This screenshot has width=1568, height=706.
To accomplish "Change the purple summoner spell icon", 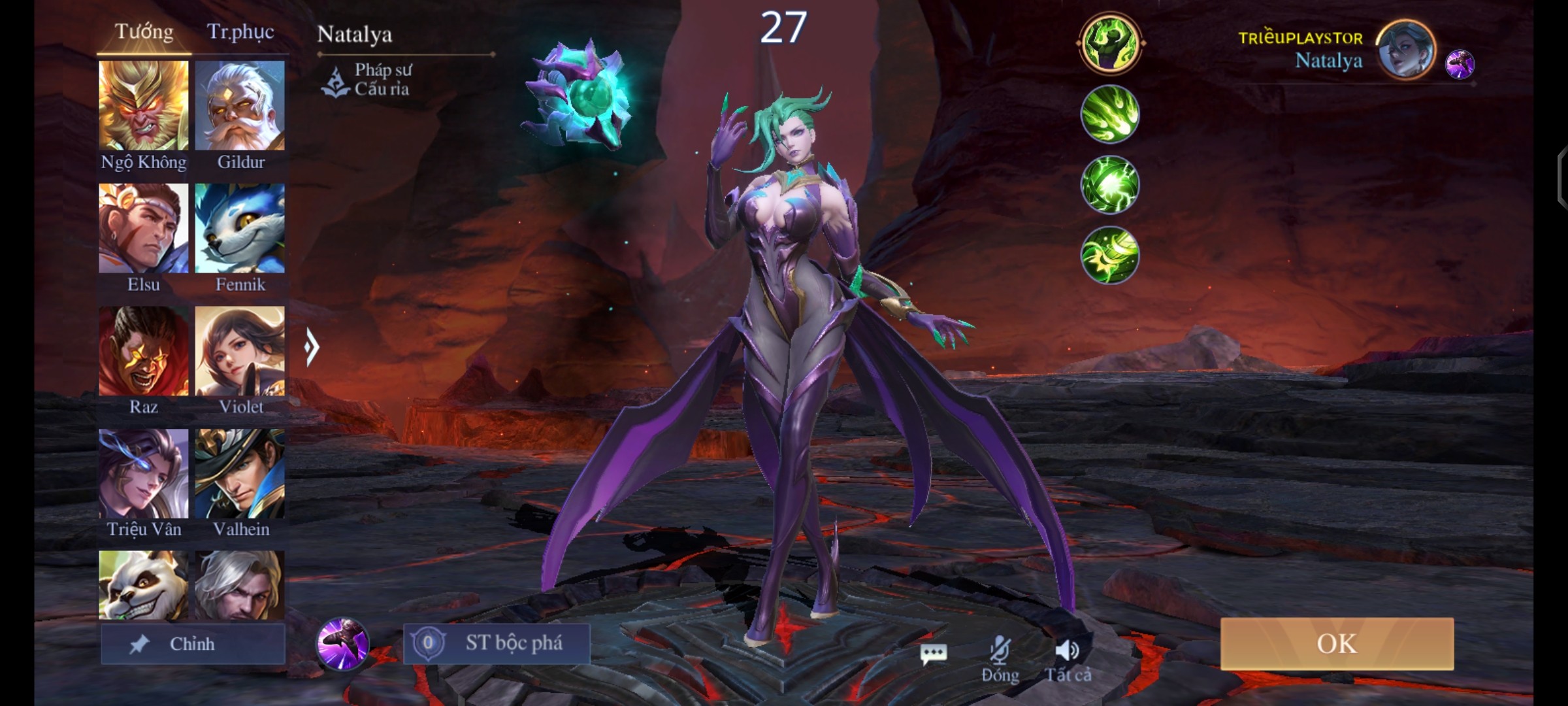I will (x=342, y=644).
